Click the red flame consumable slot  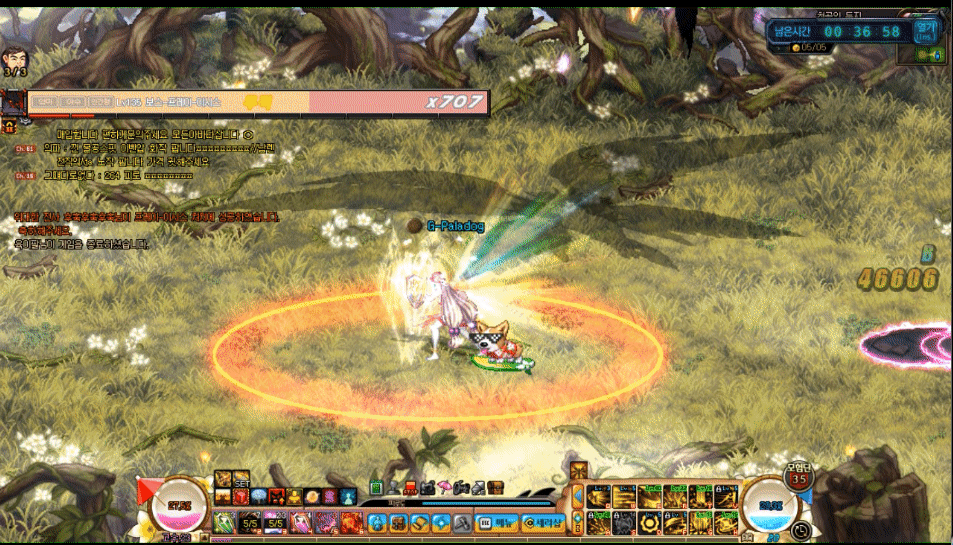[352, 522]
